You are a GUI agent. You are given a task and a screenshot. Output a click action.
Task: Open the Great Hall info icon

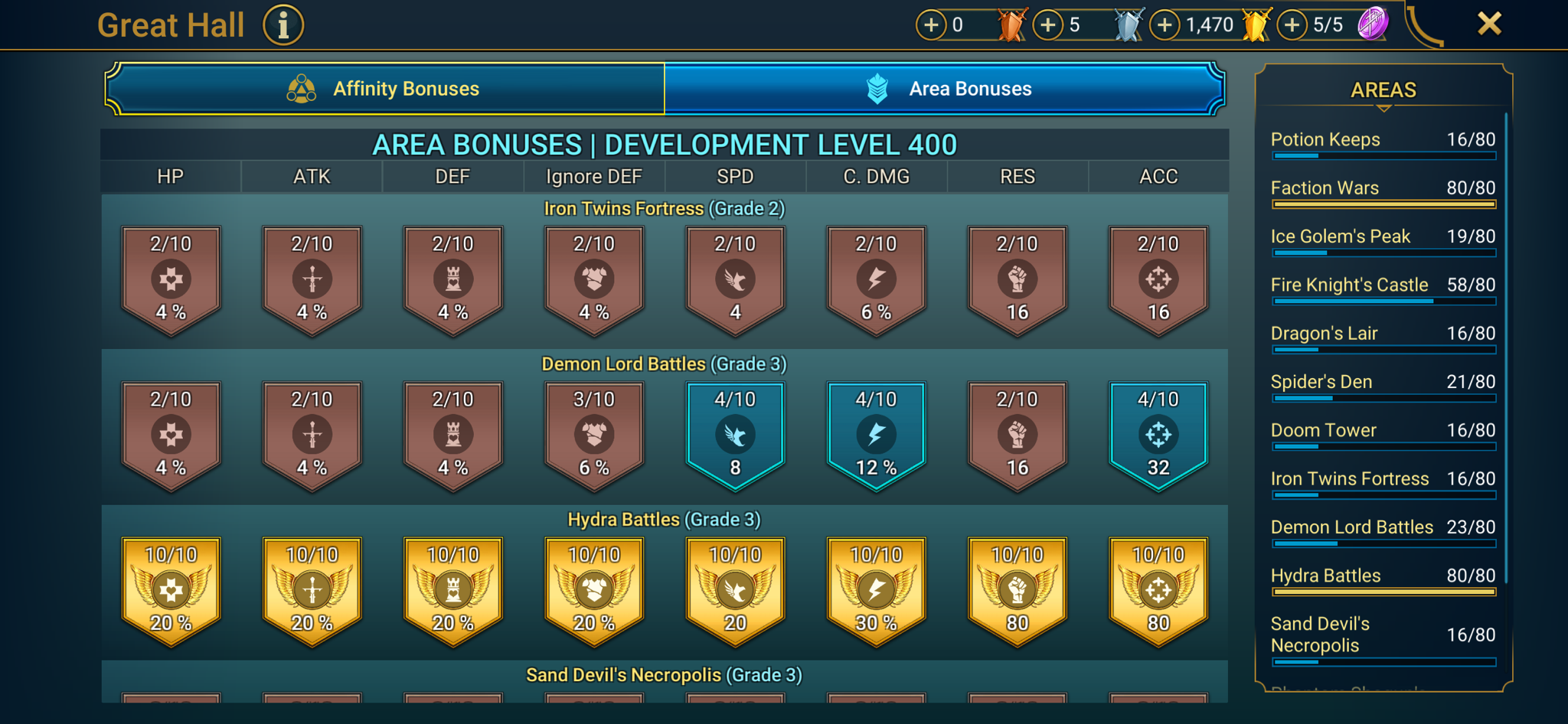click(283, 24)
